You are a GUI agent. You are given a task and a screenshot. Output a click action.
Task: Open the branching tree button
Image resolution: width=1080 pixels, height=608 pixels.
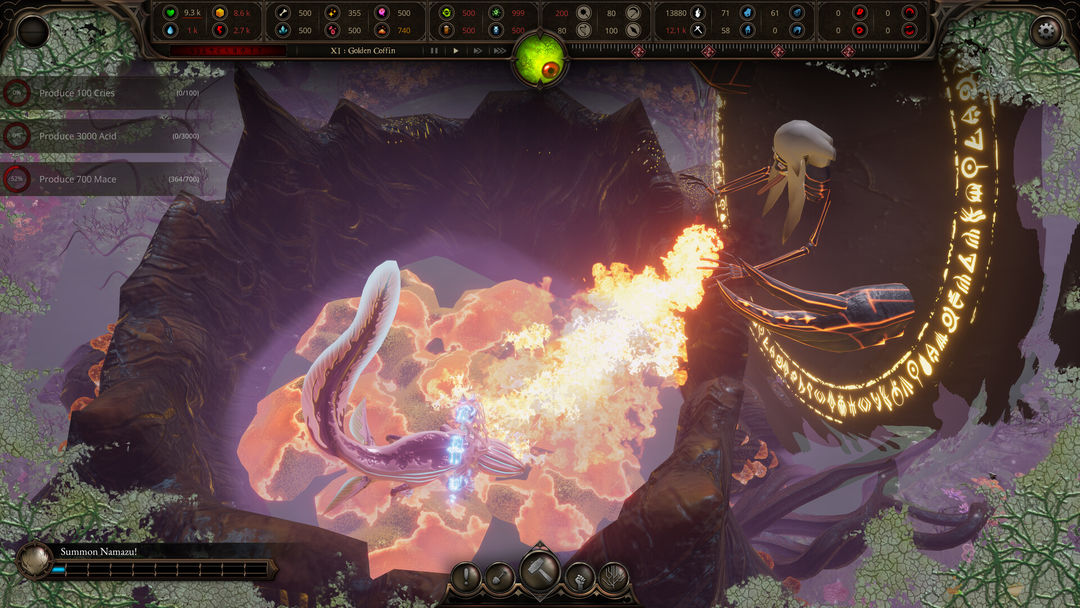tap(613, 577)
